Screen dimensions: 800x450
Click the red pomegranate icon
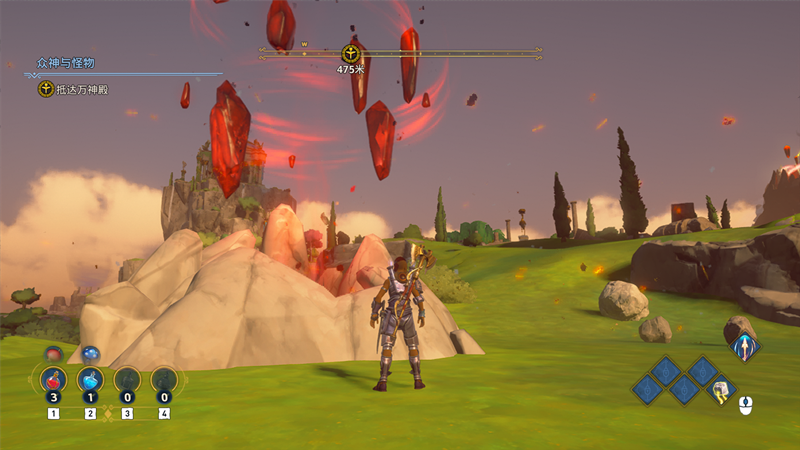click(54, 353)
